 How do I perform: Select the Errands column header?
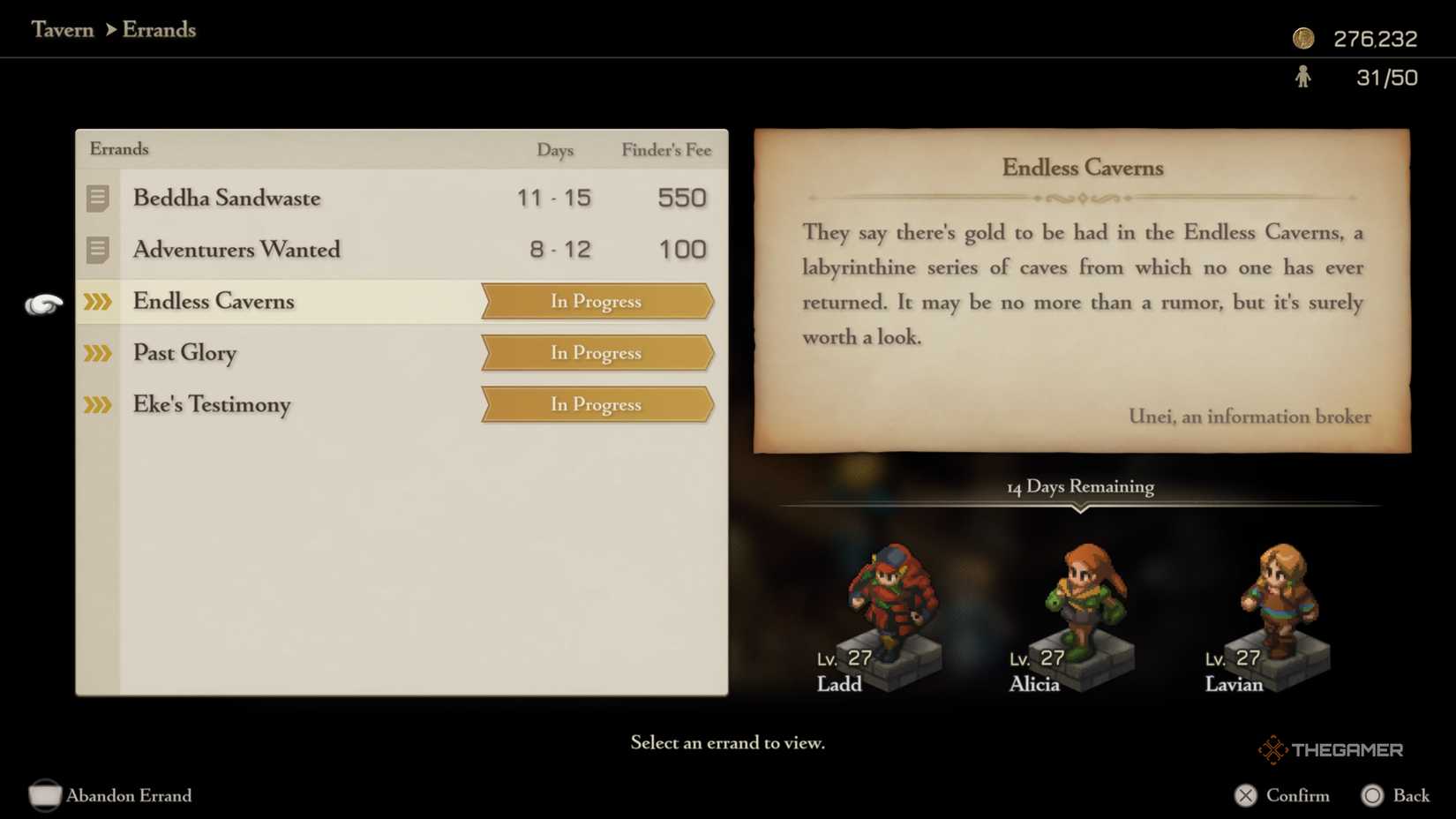pos(118,149)
